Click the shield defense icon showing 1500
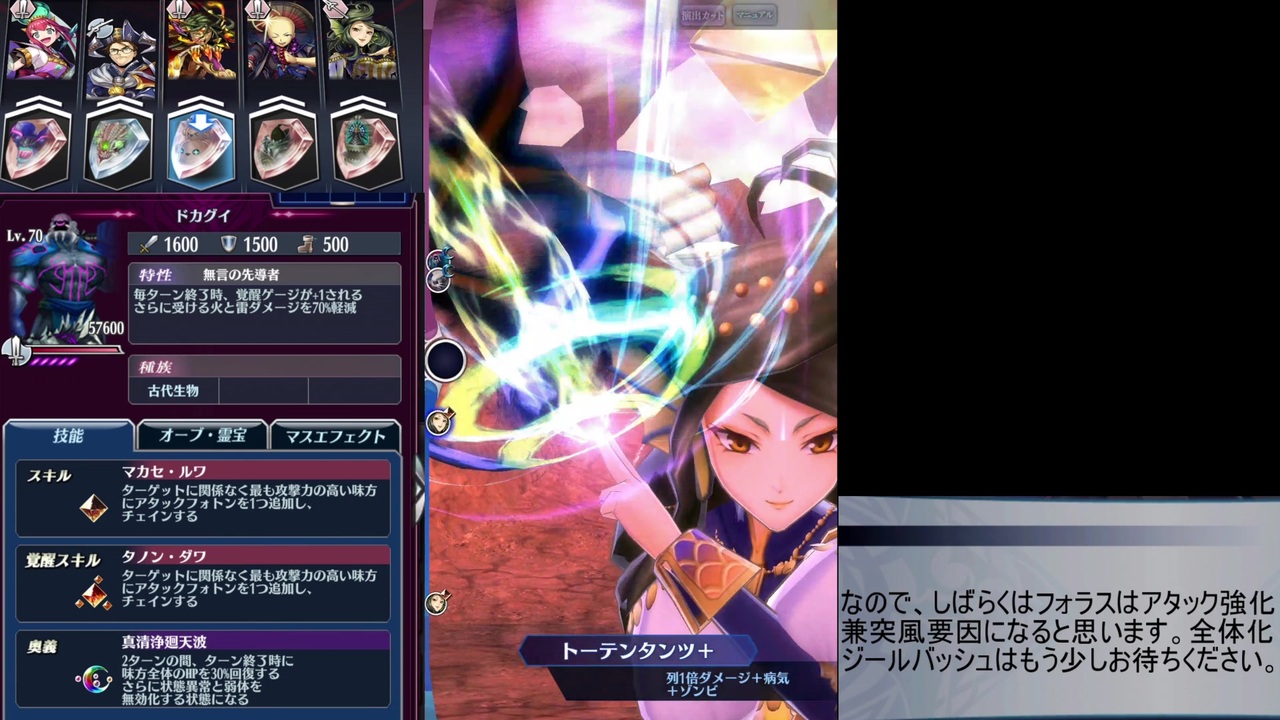 (x=228, y=244)
